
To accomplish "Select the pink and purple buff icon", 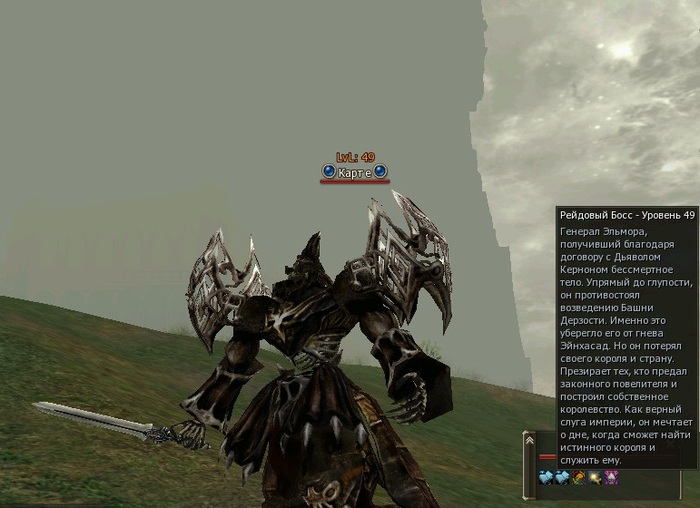I will pyautogui.click(x=611, y=478).
